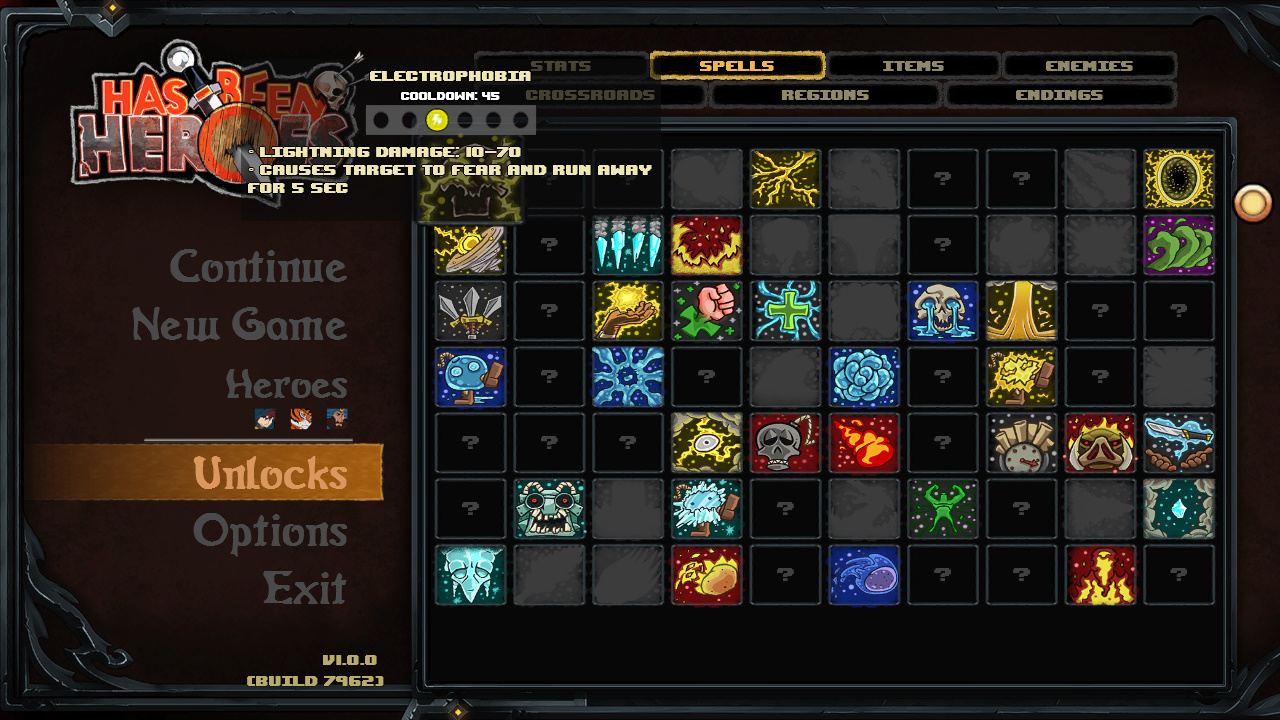1280x720 pixels.
Task: Select the highlighted Unlocks entry
Action: 270,473
